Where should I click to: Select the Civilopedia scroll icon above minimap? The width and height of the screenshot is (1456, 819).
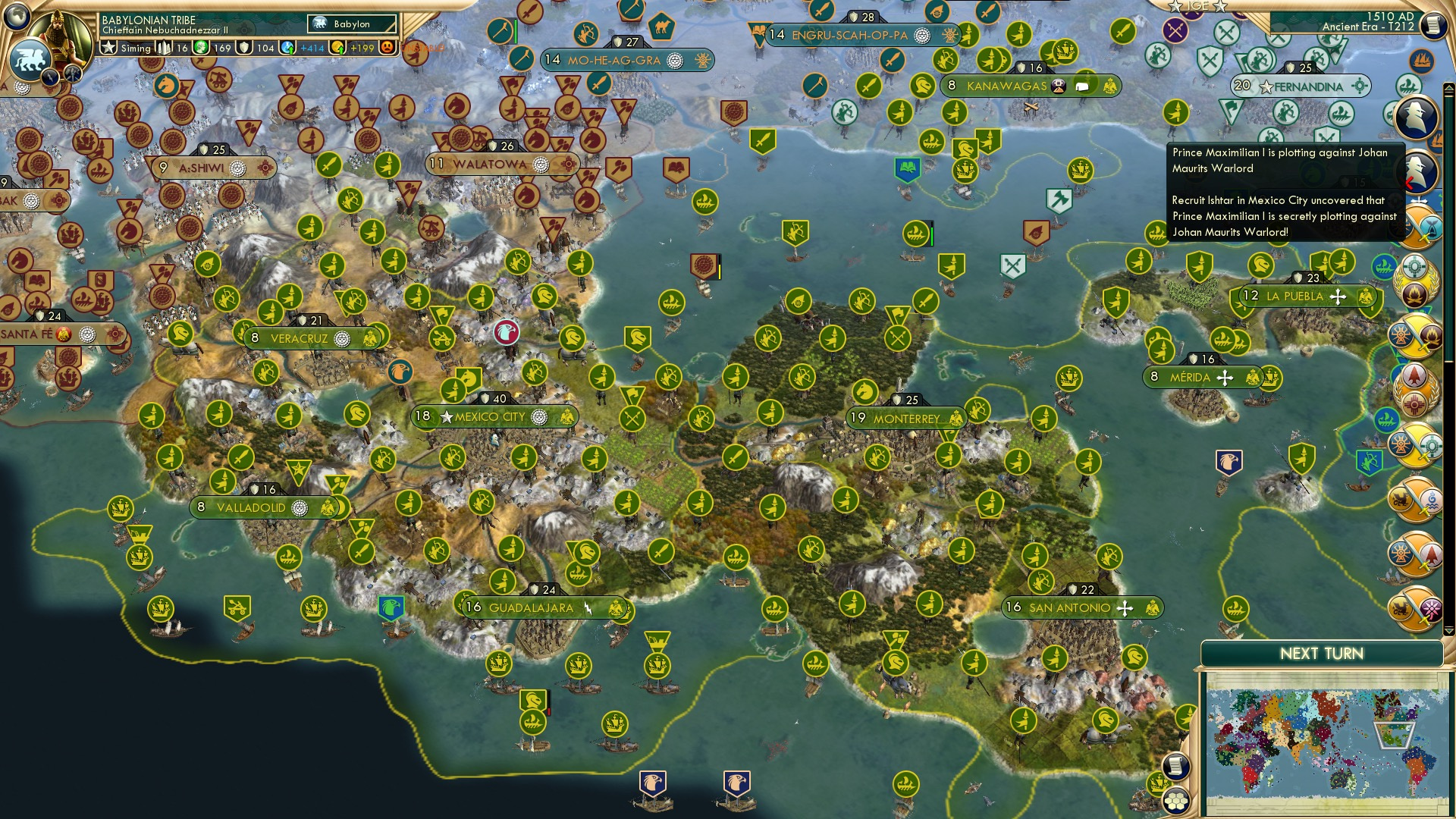coord(1175,765)
